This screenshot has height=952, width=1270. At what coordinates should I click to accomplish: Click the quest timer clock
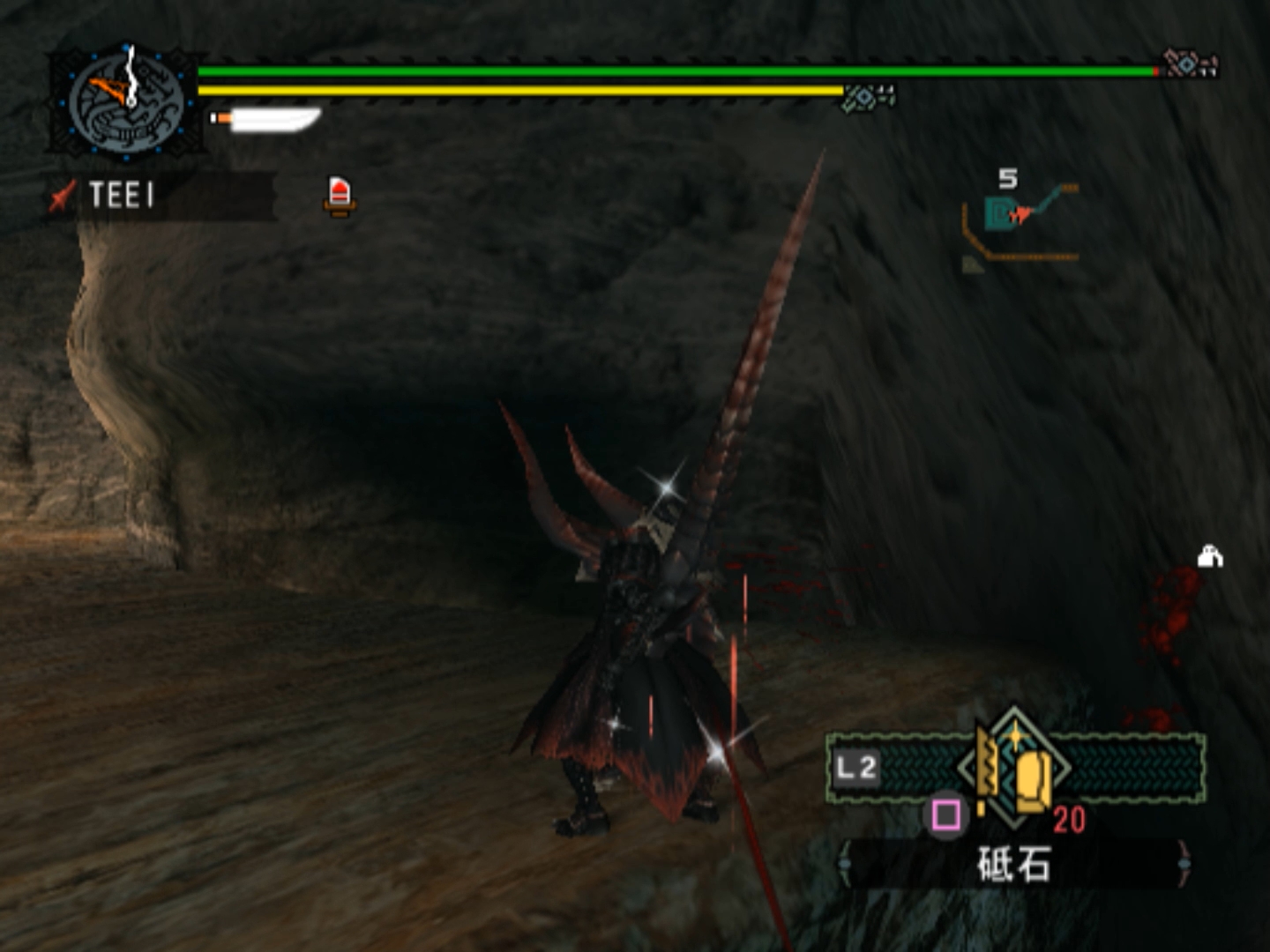coord(126,103)
